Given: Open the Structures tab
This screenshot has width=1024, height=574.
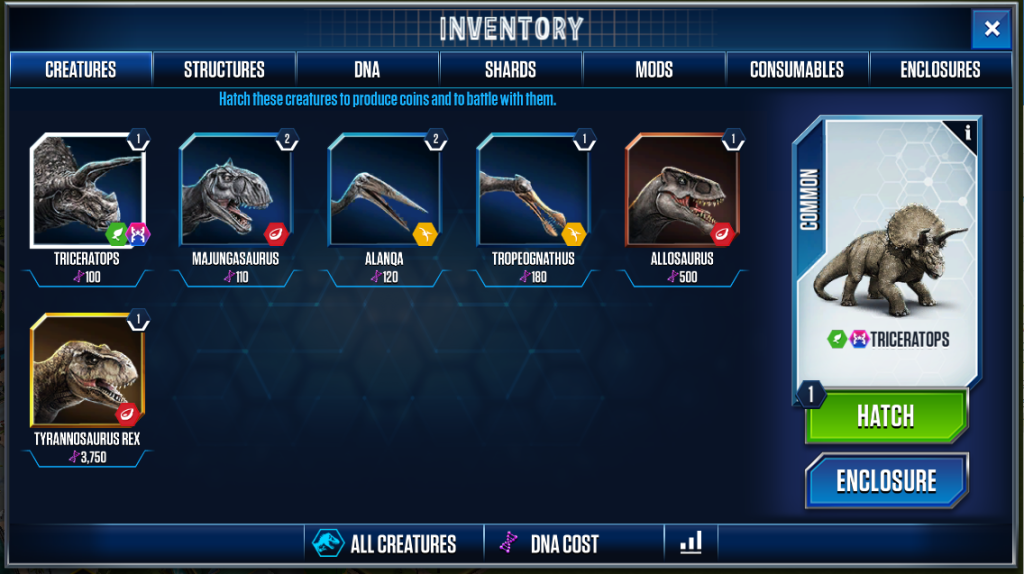Looking at the screenshot, I should click(224, 70).
